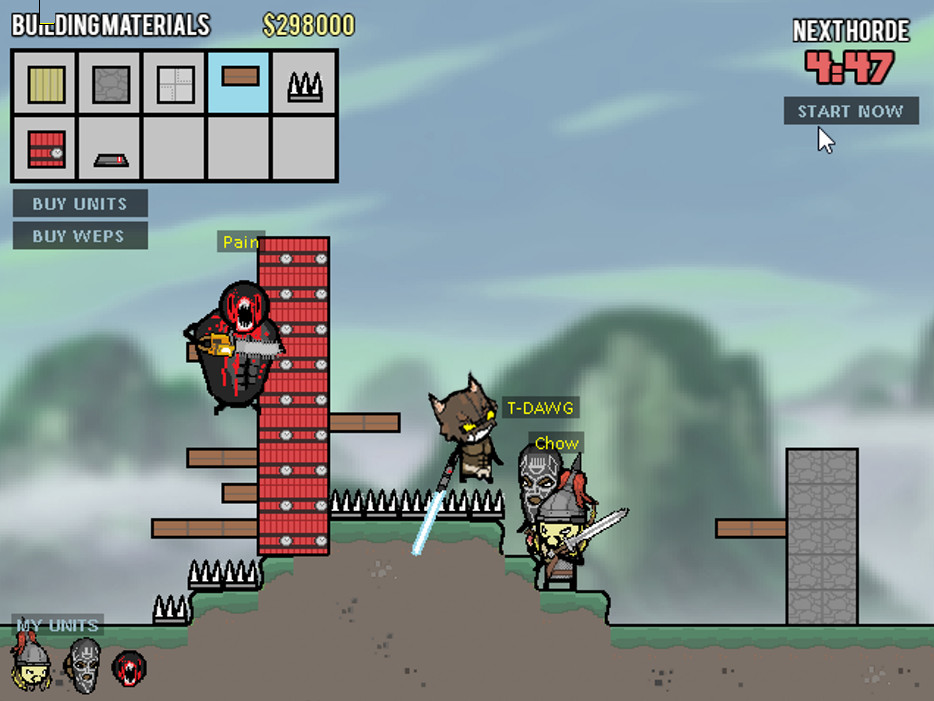Select the red screaming face unit portrait
The image size is (934, 701).
tap(128, 667)
